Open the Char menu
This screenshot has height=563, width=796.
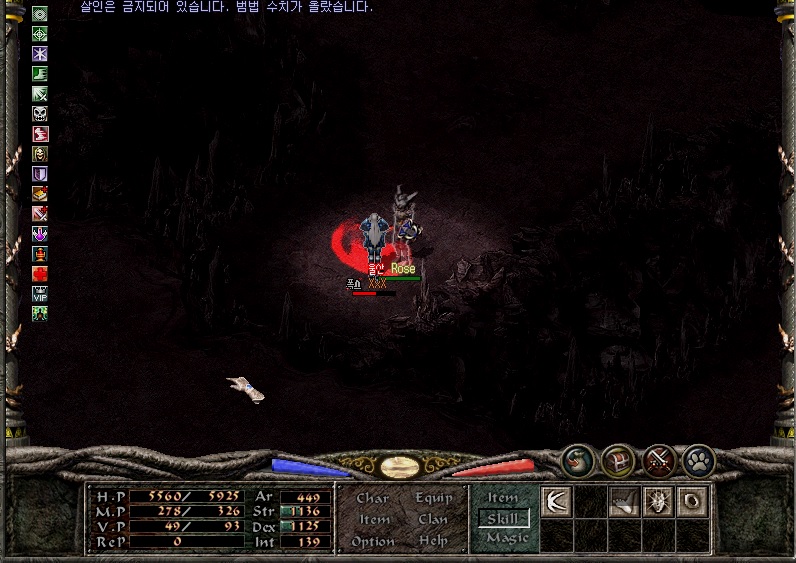372,498
